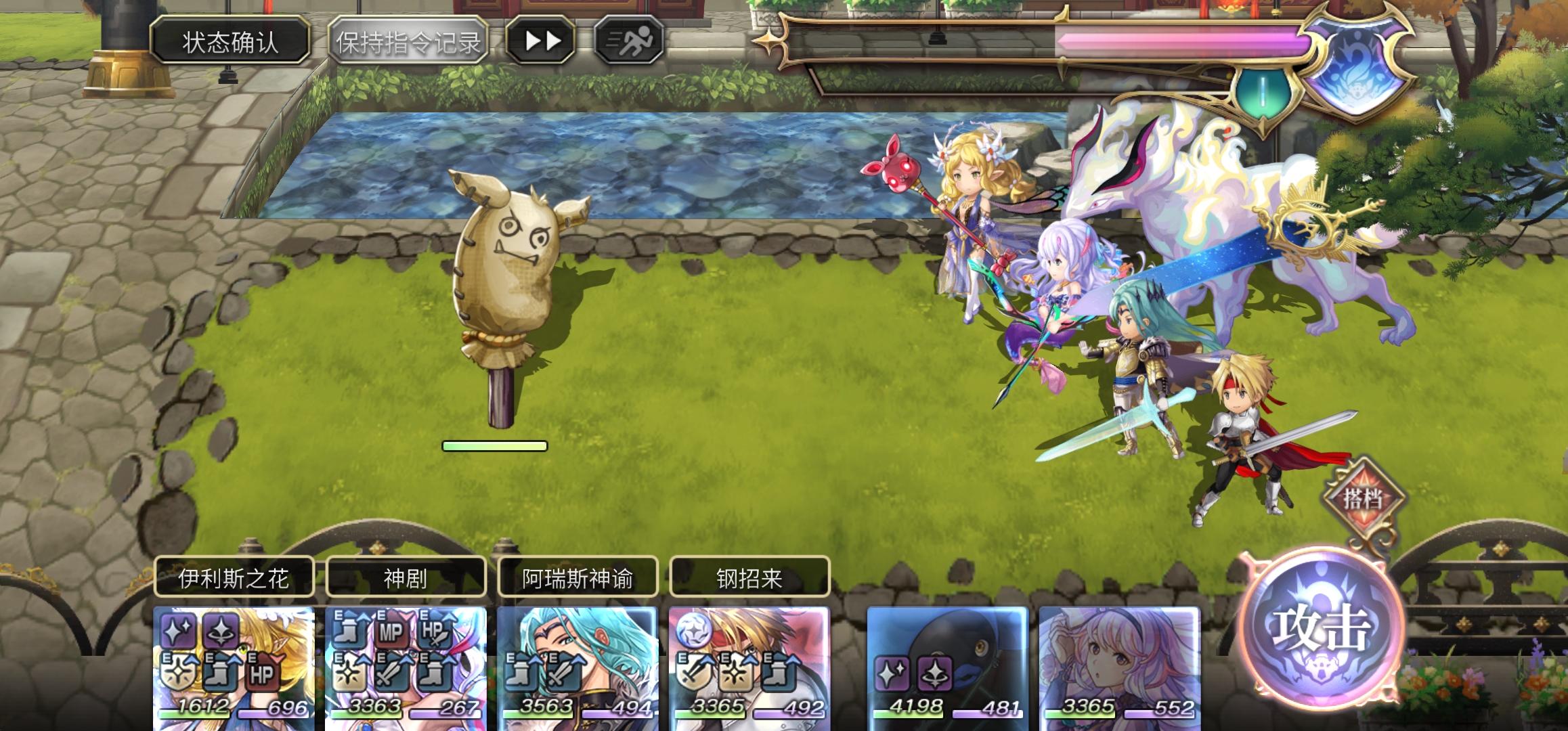Tap the MP restore badge on the 神剧 character card

[x=391, y=630]
